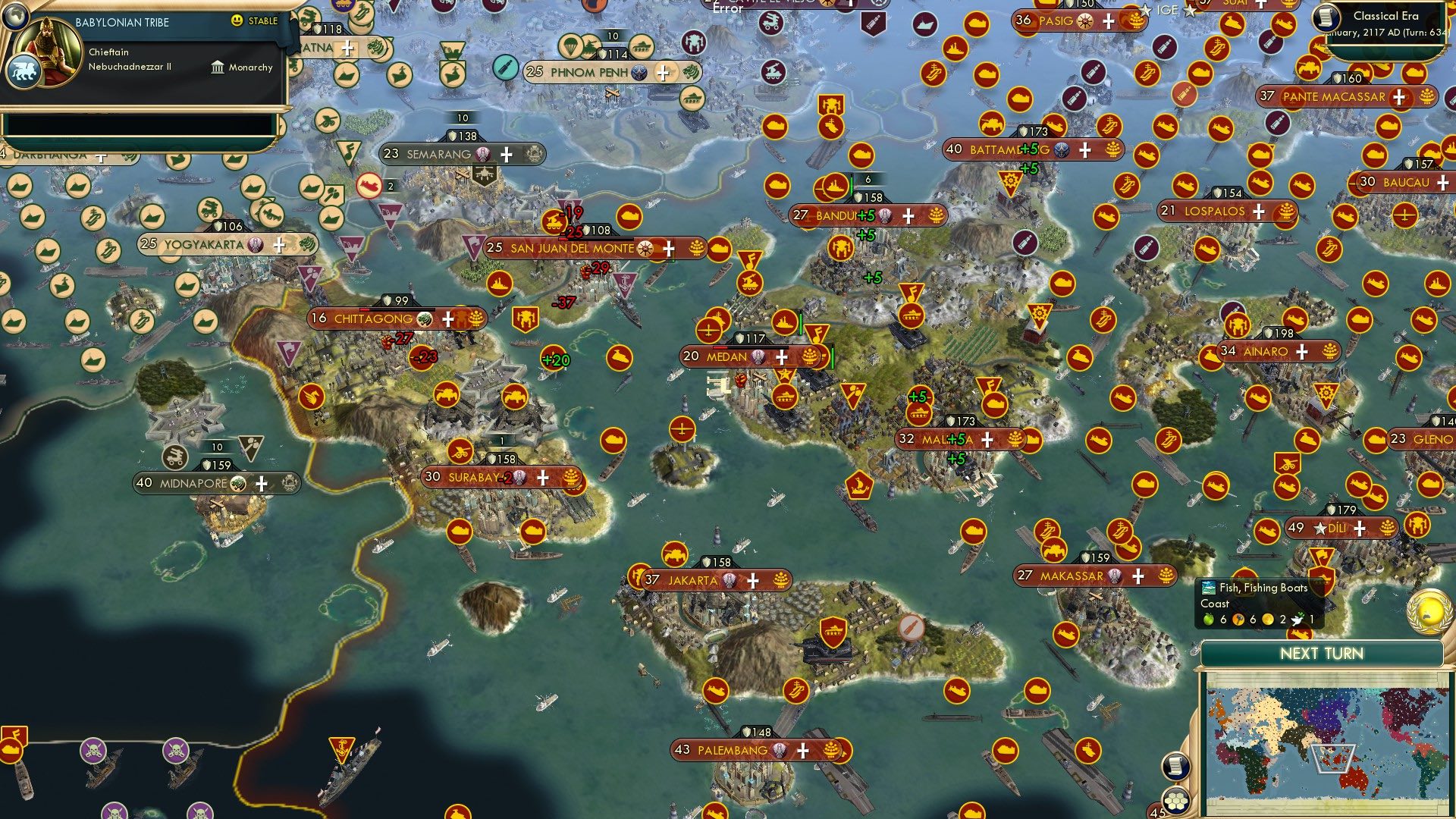This screenshot has width=1456, height=819.
Task: Select the tank unit icon near Battambang
Action: pyautogui.click(x=991, y=125)
